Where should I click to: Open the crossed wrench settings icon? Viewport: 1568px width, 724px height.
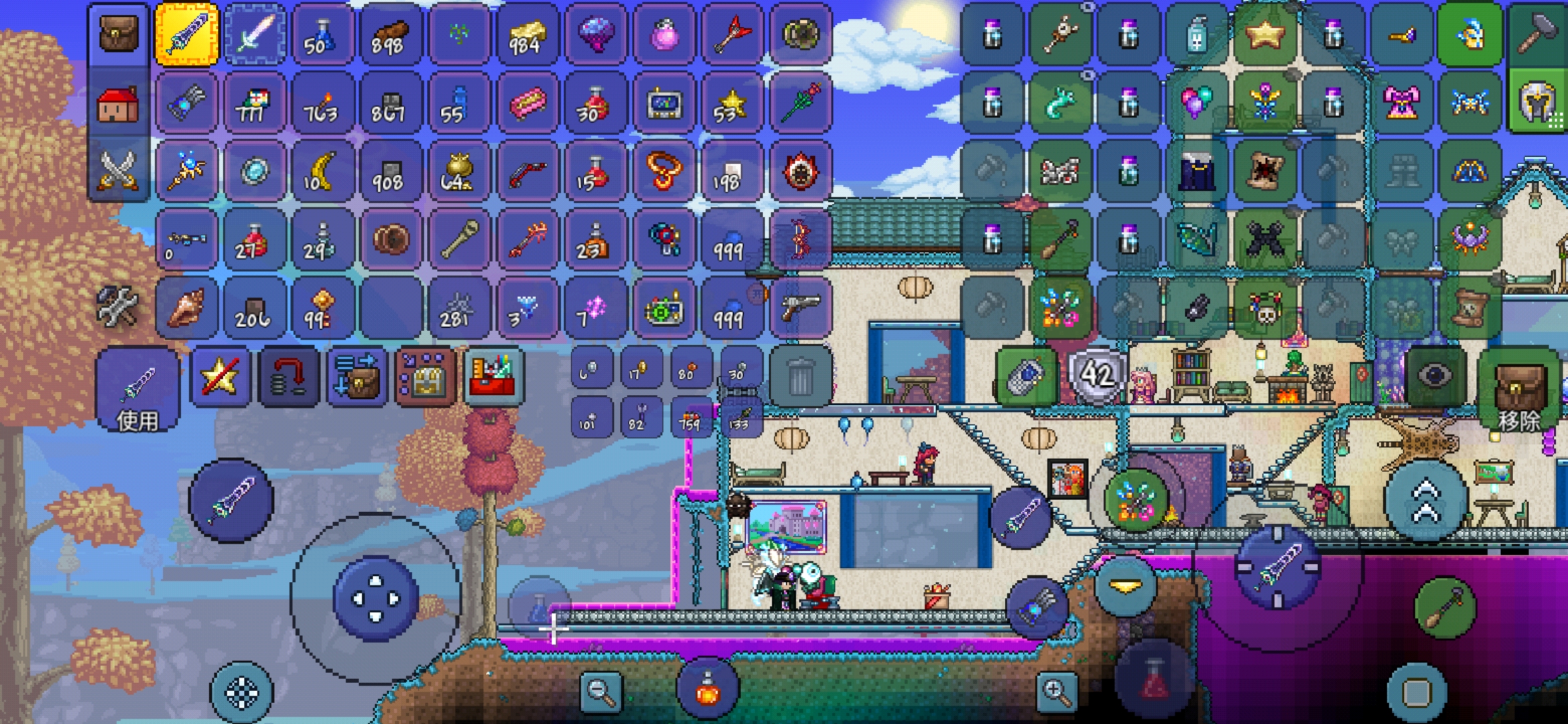[x=117, y=306]
